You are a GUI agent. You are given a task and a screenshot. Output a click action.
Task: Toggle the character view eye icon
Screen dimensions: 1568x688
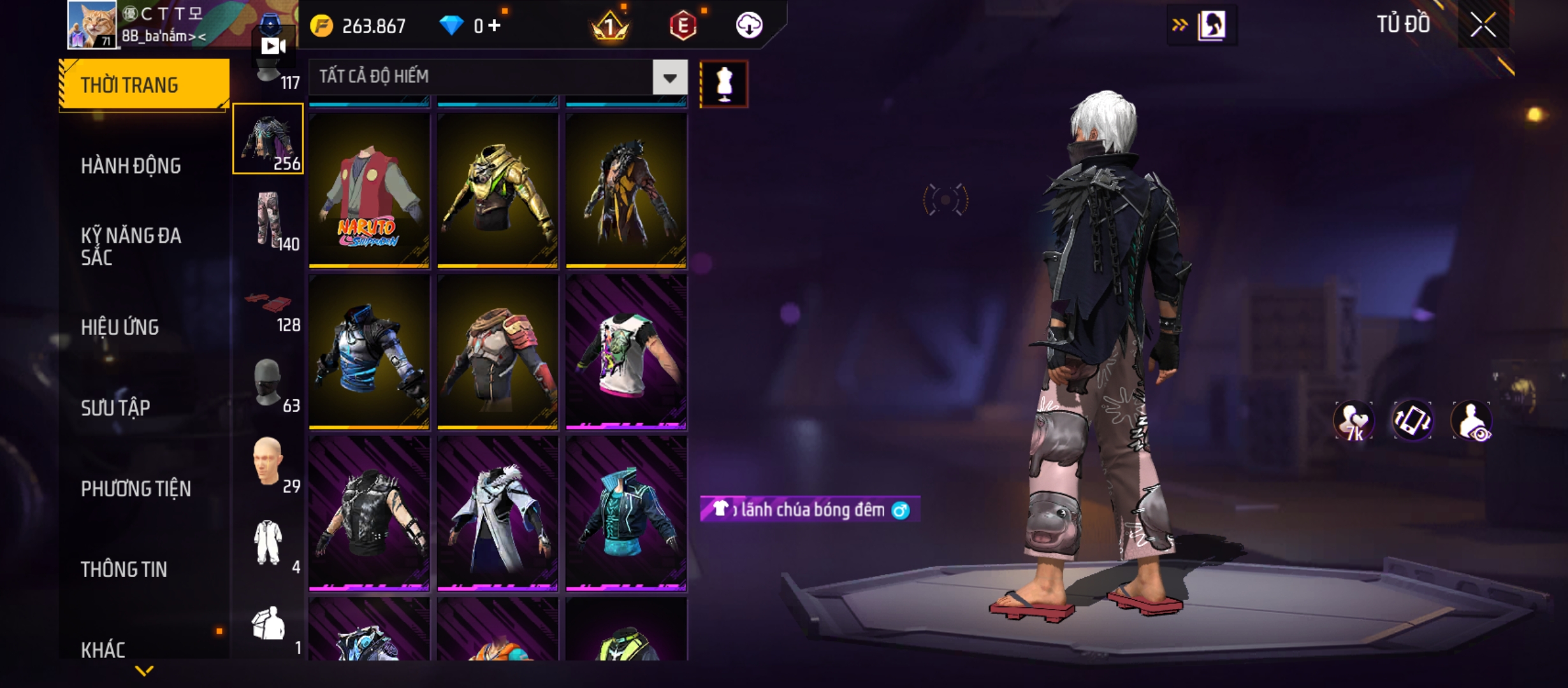coord(1472,422)
